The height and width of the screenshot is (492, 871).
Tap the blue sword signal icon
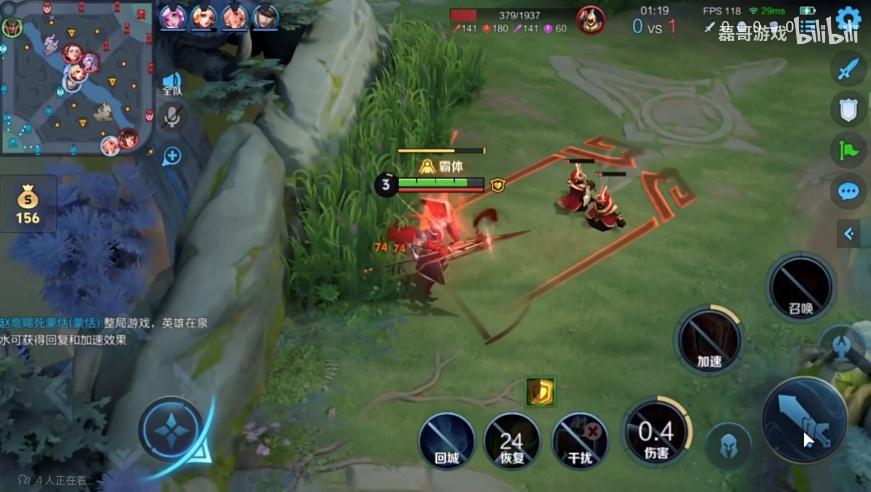click(x=849, y=69)
